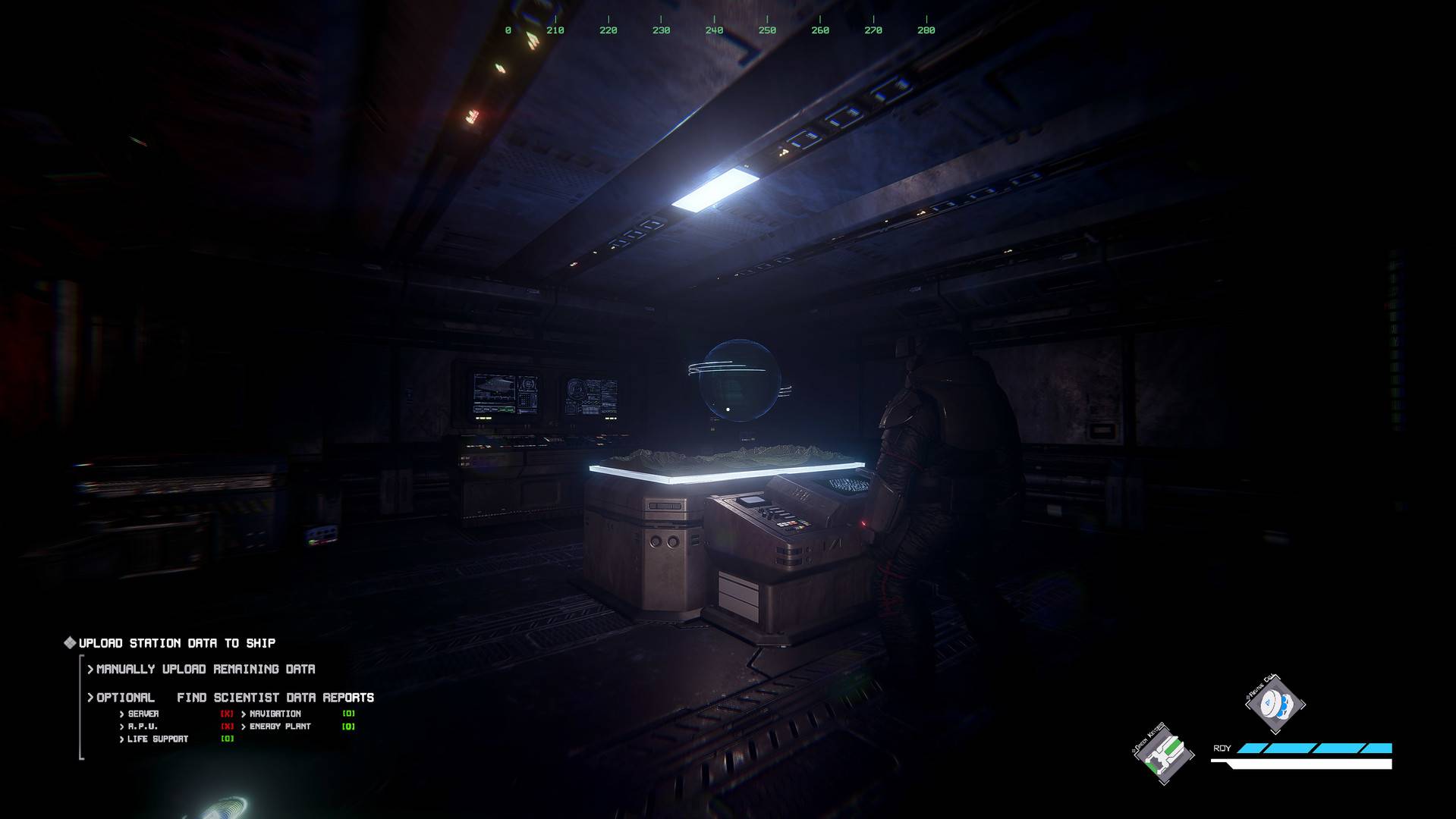Click the Navigation data report entry

pyautogui.click(x=275, y=714)
